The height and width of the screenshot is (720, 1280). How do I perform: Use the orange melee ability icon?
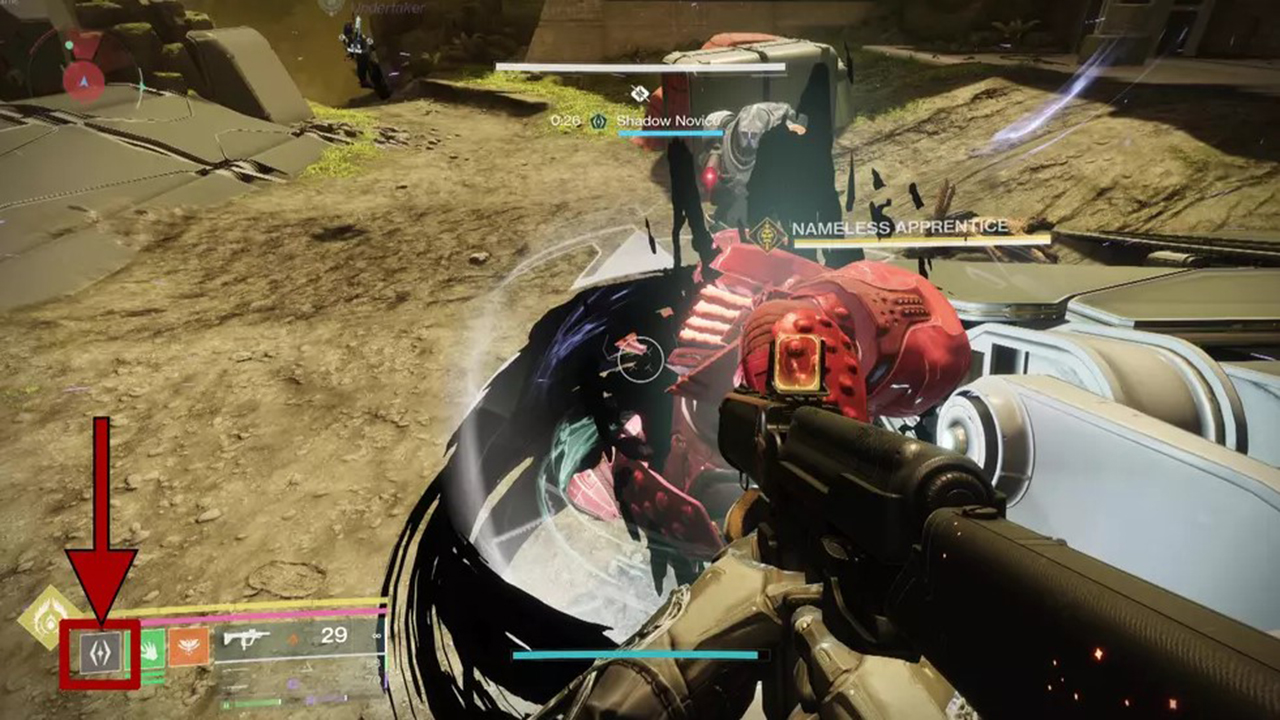point(189,646)
